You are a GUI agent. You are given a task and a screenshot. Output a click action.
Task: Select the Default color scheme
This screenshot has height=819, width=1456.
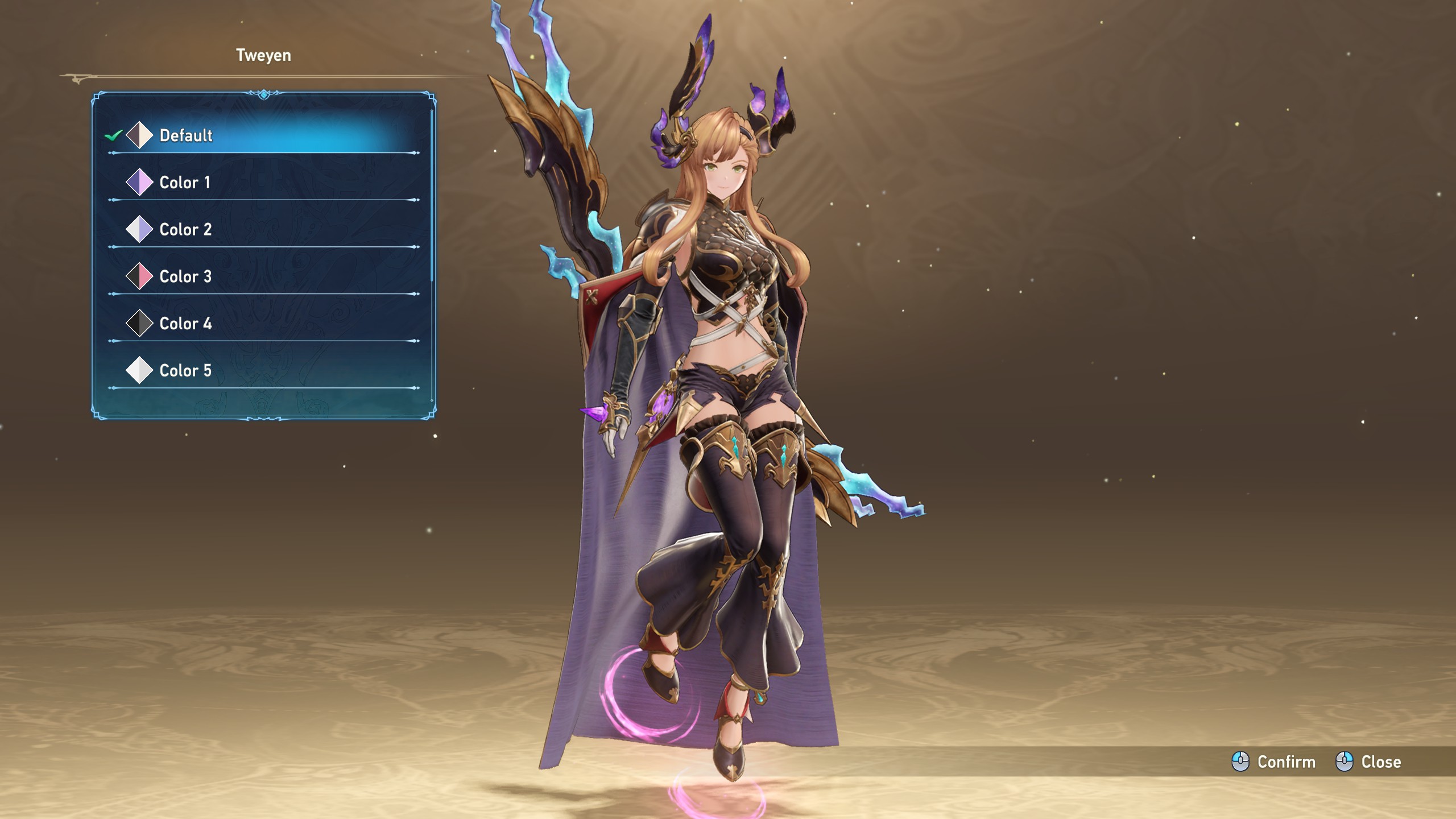(185, 135)
